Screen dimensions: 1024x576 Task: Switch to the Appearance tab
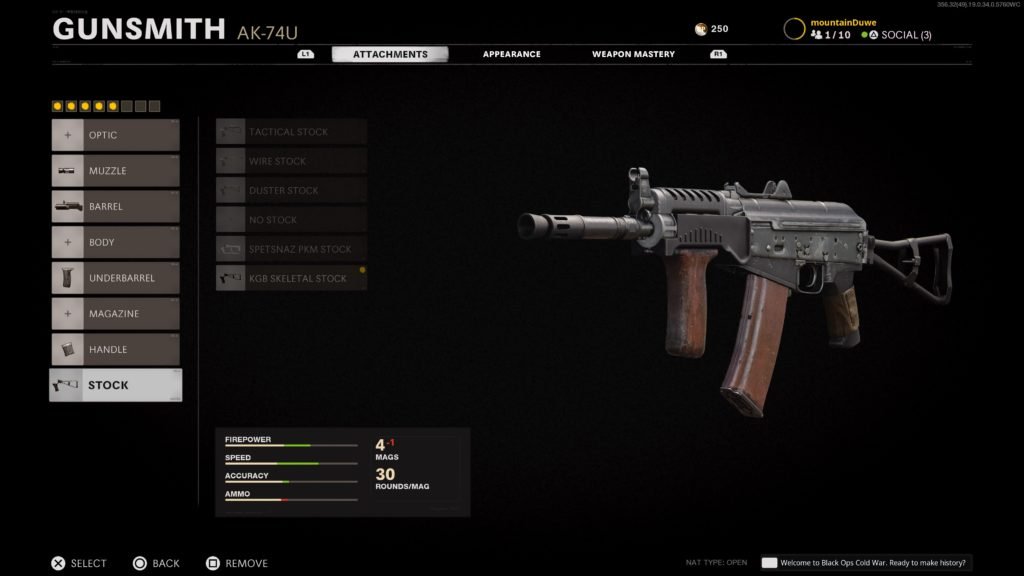[511, 54]
